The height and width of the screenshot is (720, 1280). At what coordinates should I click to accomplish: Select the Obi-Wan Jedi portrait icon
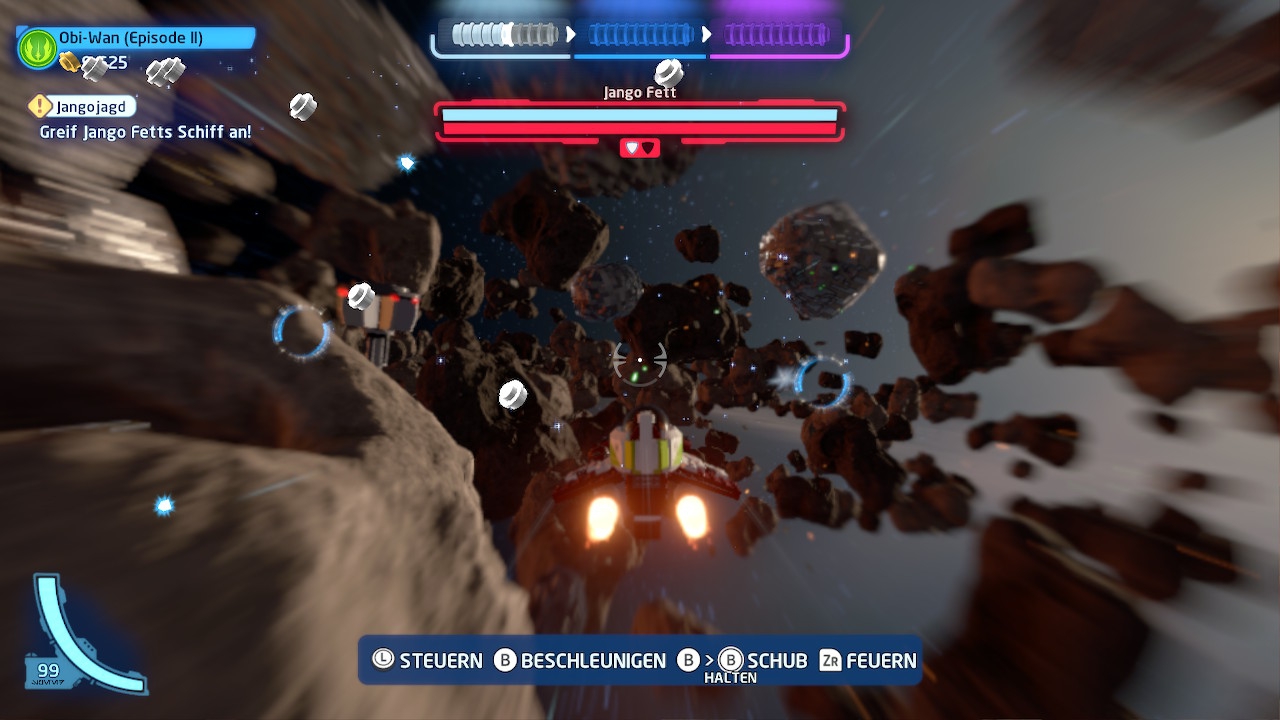click(x=38, y=48)
